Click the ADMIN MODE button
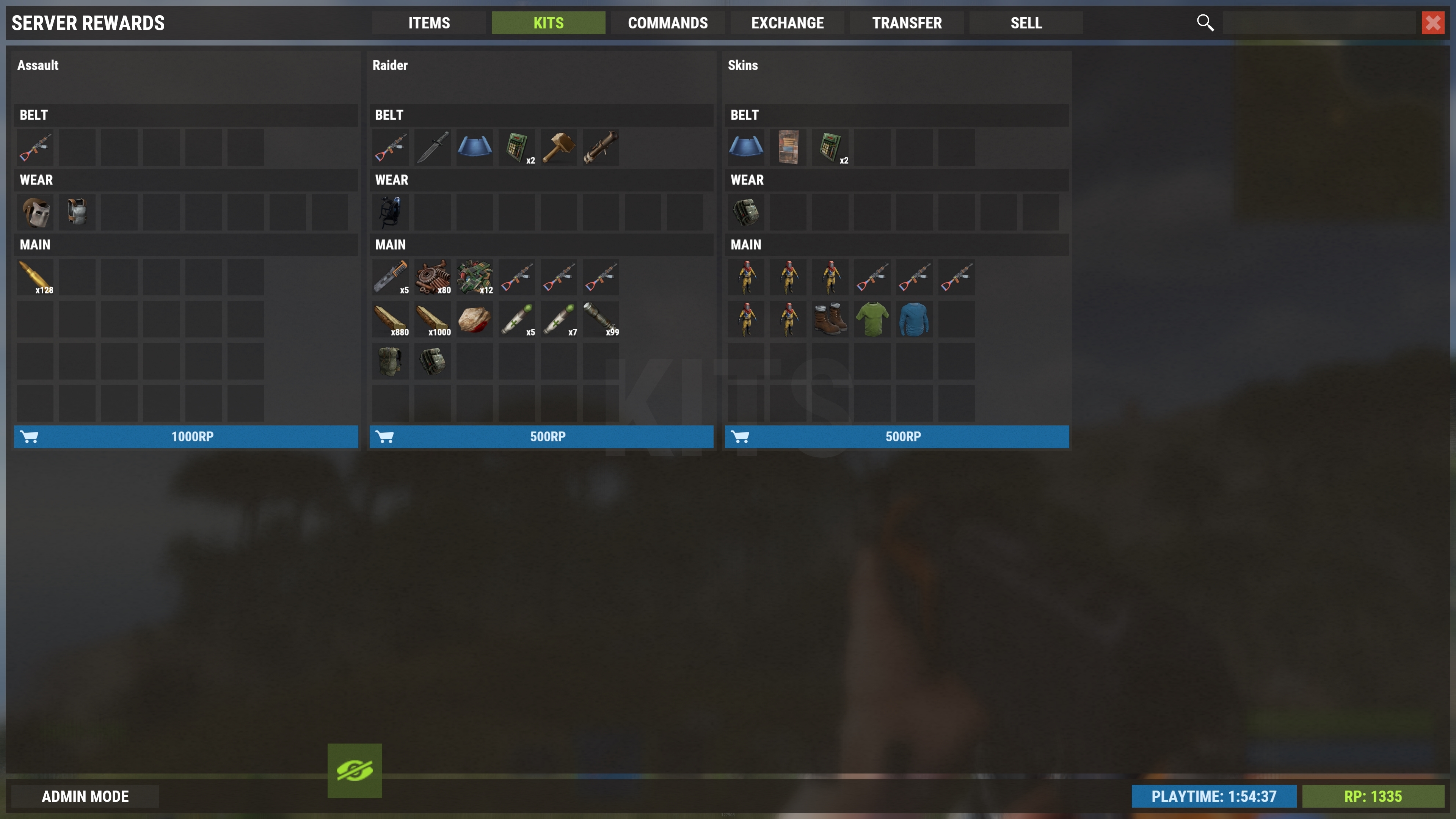Viewport: 1456px width, 819px height. coord(85,796)
